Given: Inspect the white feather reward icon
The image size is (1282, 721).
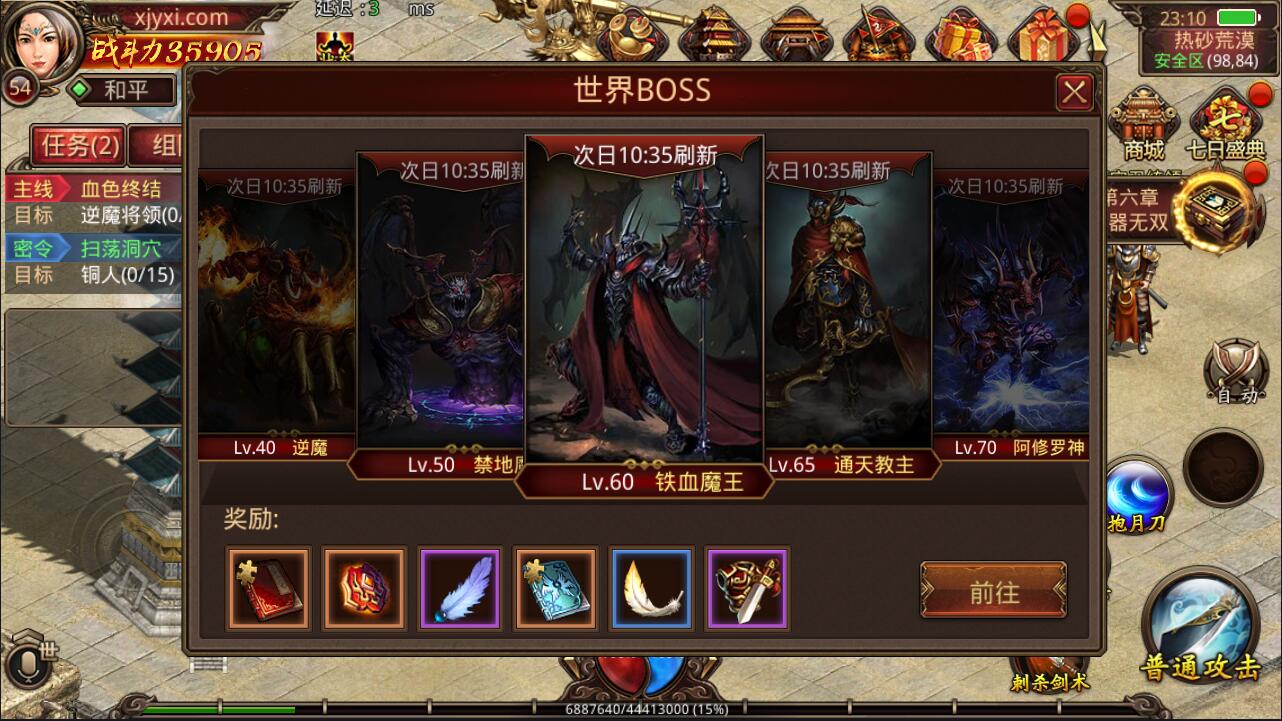Looking at the screenshot, I should [x=652, y=588].
